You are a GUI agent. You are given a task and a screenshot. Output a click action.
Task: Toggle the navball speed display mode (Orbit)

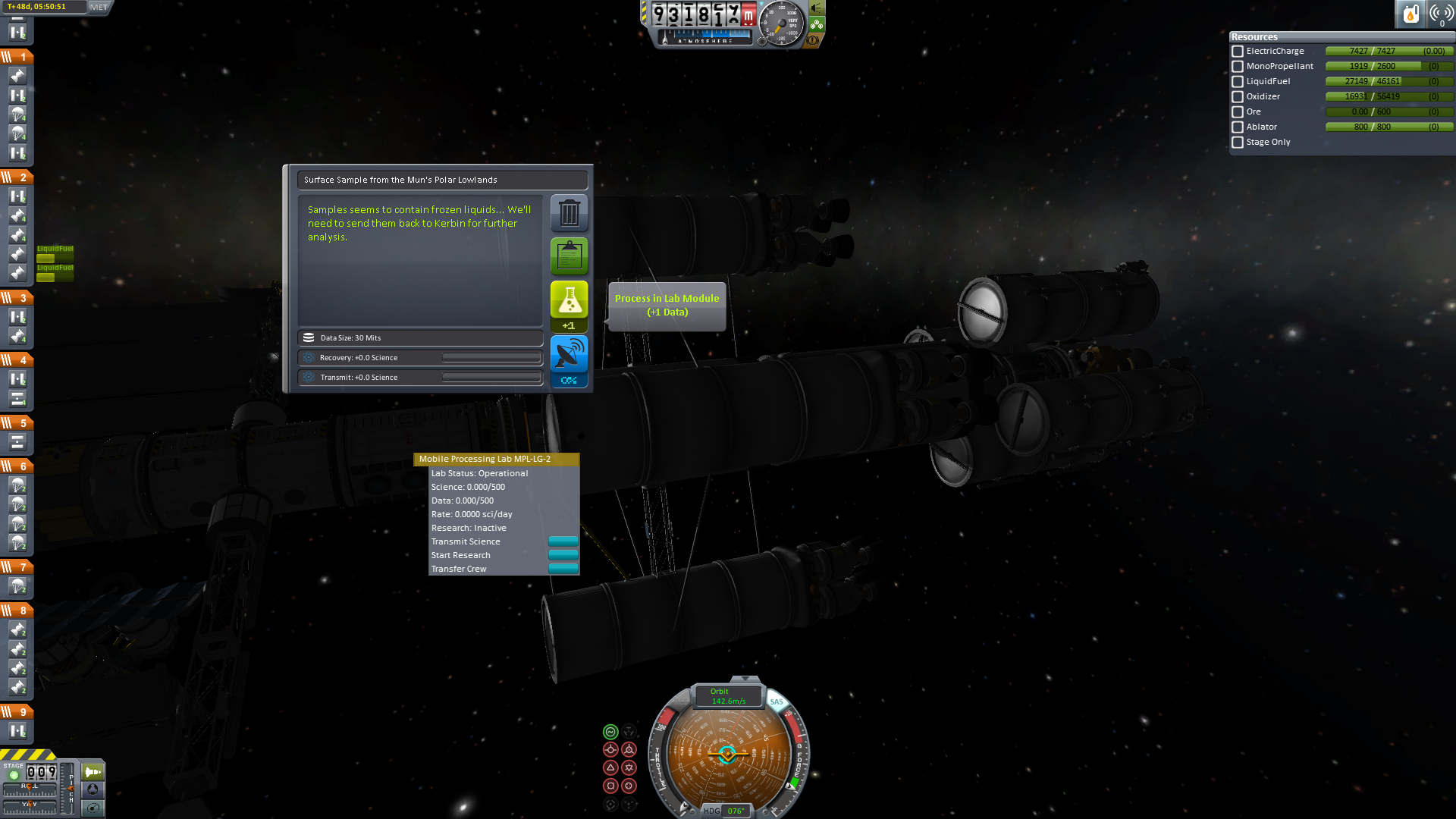click(x=727, y=696)
